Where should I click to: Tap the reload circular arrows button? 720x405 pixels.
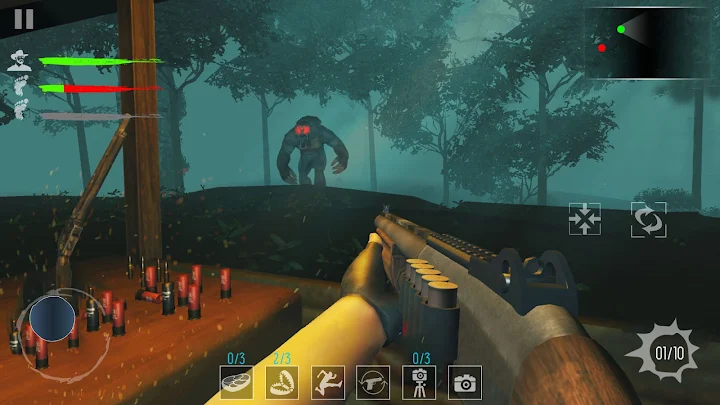[x=648, y=218]
